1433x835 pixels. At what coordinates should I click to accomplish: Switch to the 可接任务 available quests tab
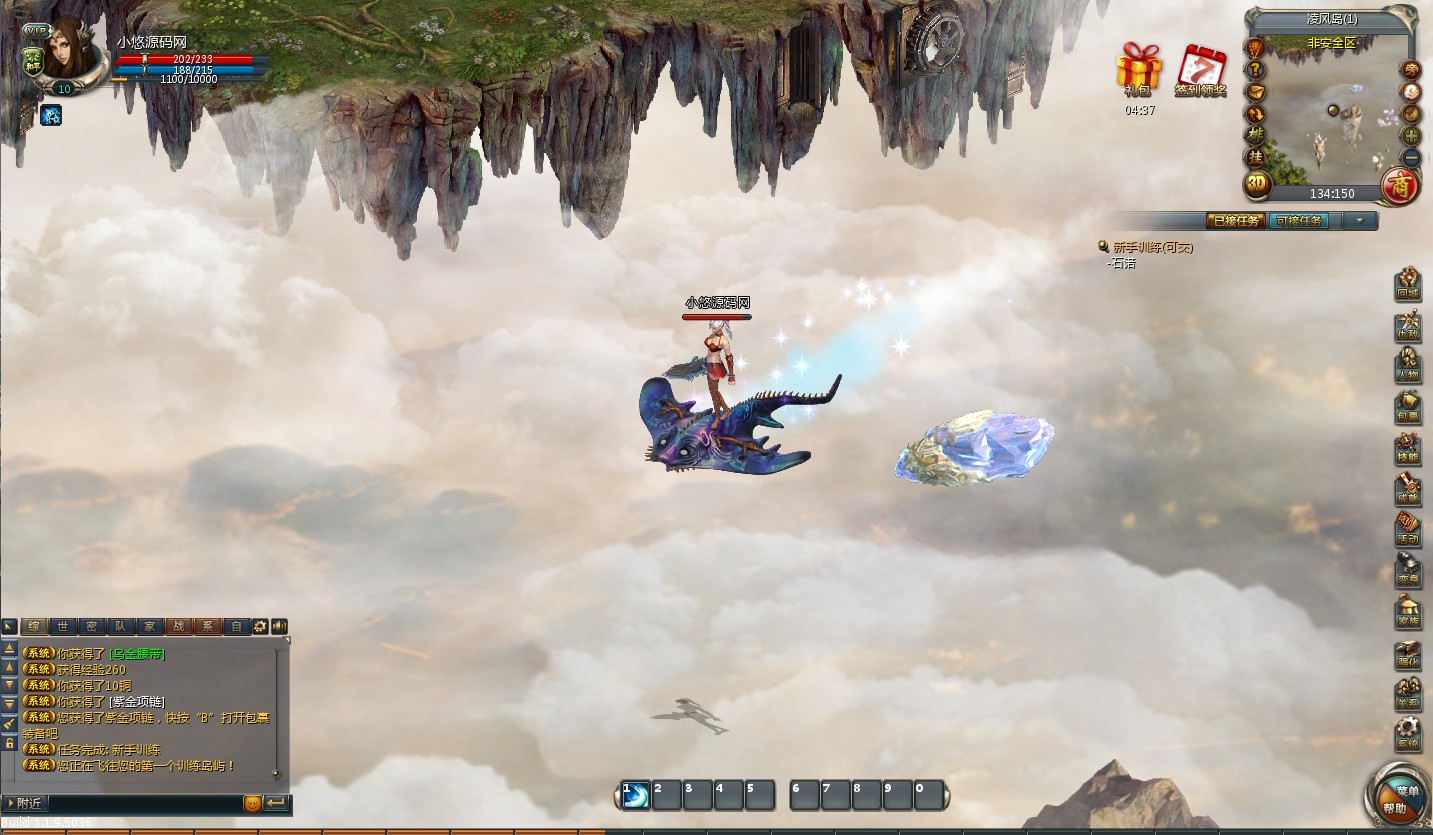pyautogui.click(x=1299, y=221)
